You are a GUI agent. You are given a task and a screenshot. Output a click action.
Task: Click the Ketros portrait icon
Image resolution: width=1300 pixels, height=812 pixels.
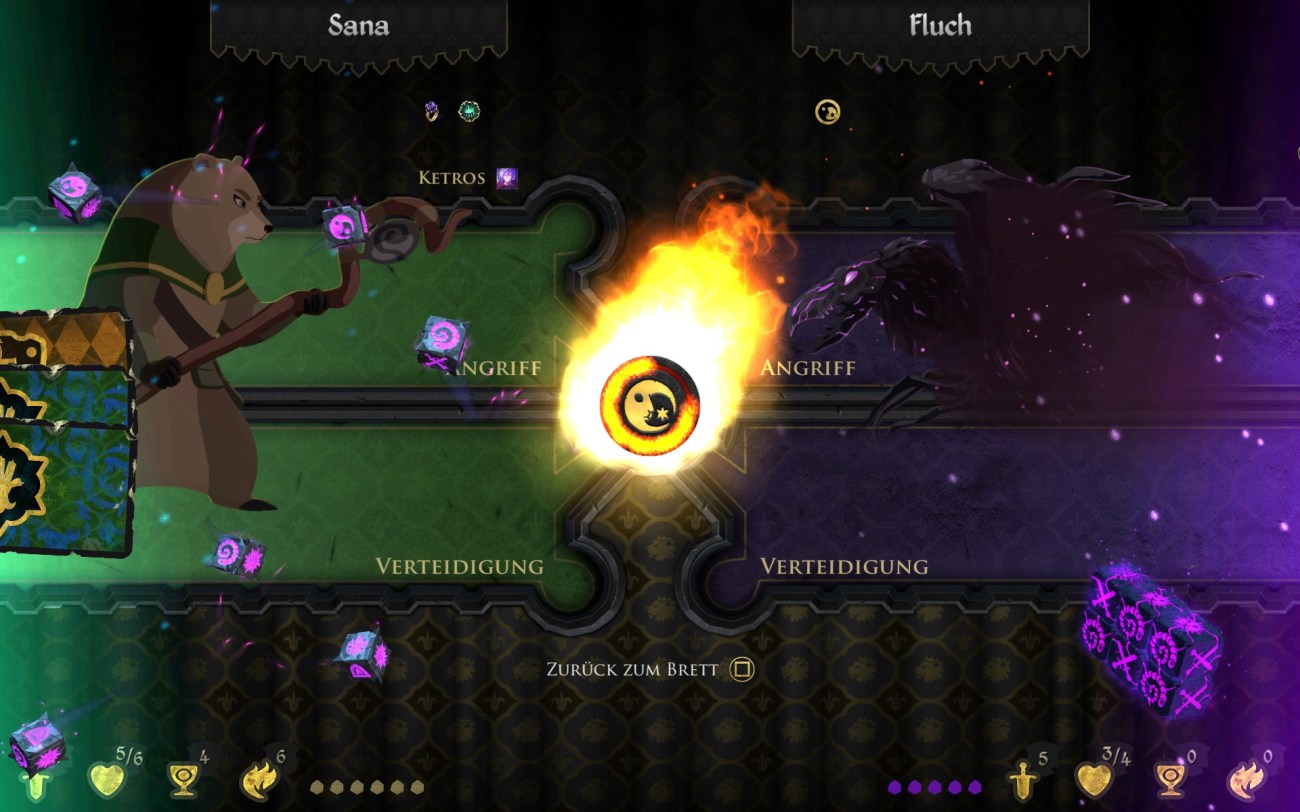507,179
